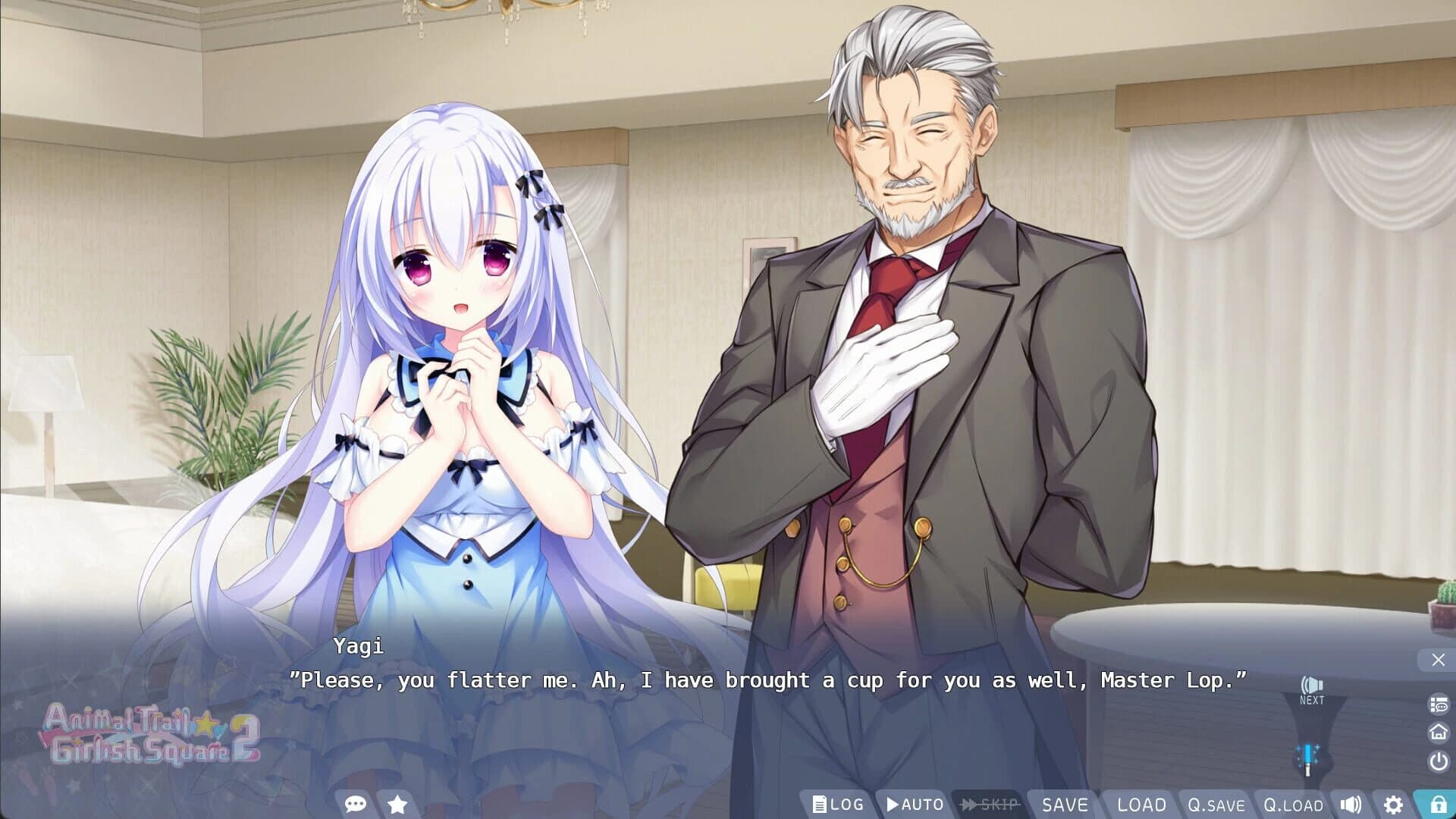Click the speaker icon to adjust voice playback
Screen dimensions: 1456x819
point(1351,805)
